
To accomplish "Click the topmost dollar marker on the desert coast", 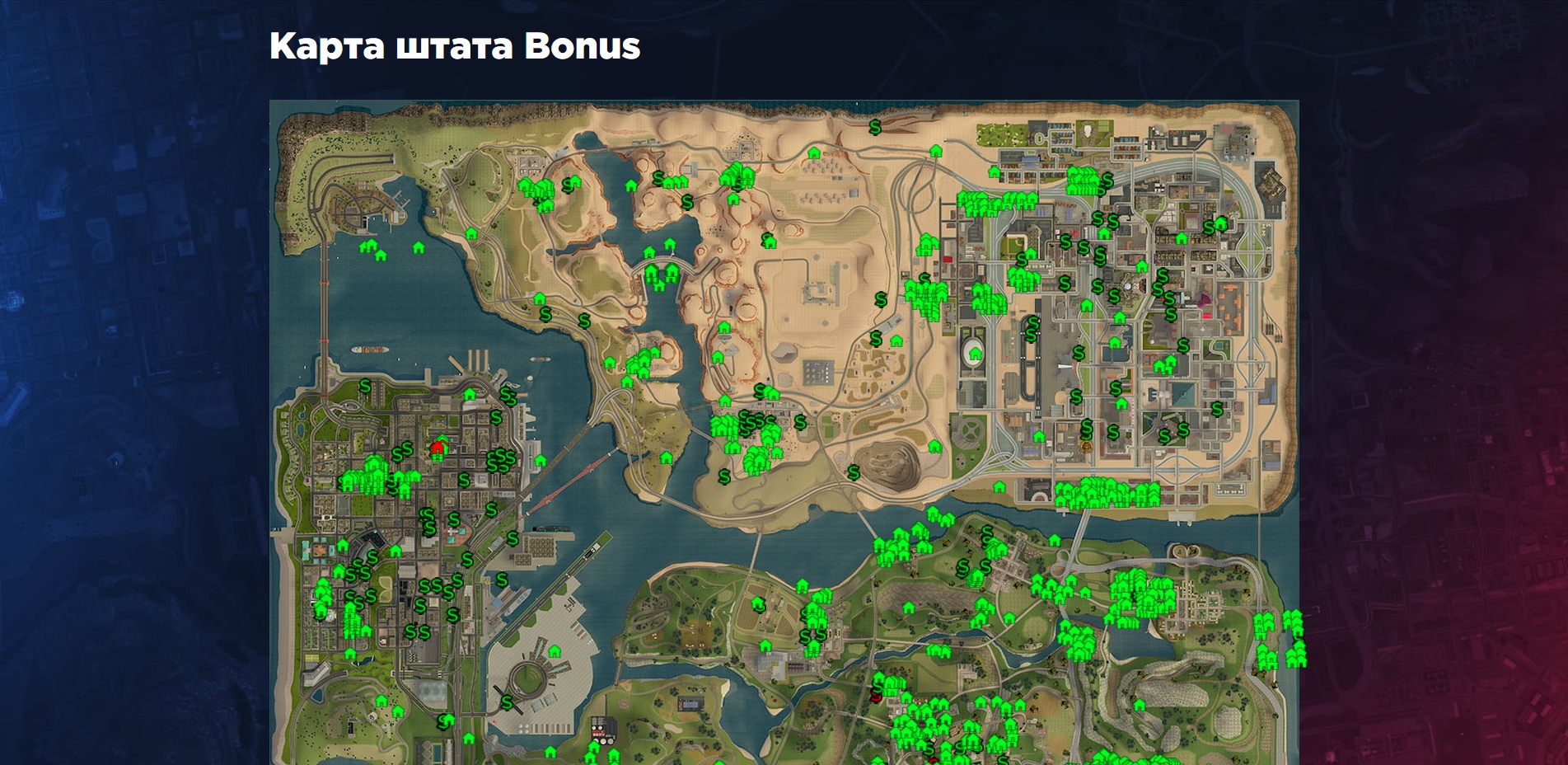I will click(875, 127).
